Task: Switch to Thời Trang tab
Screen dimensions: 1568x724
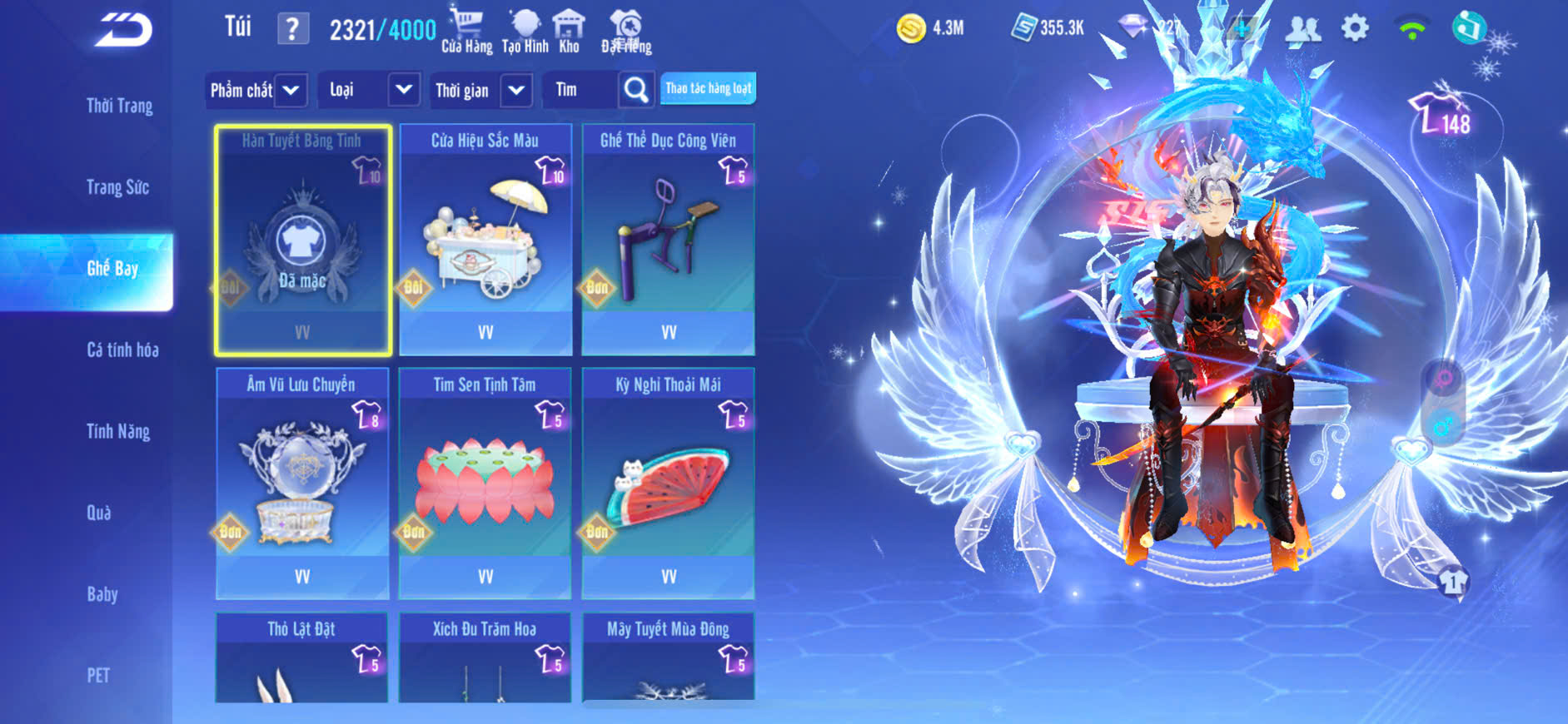Action: click(x=119, y=106)
